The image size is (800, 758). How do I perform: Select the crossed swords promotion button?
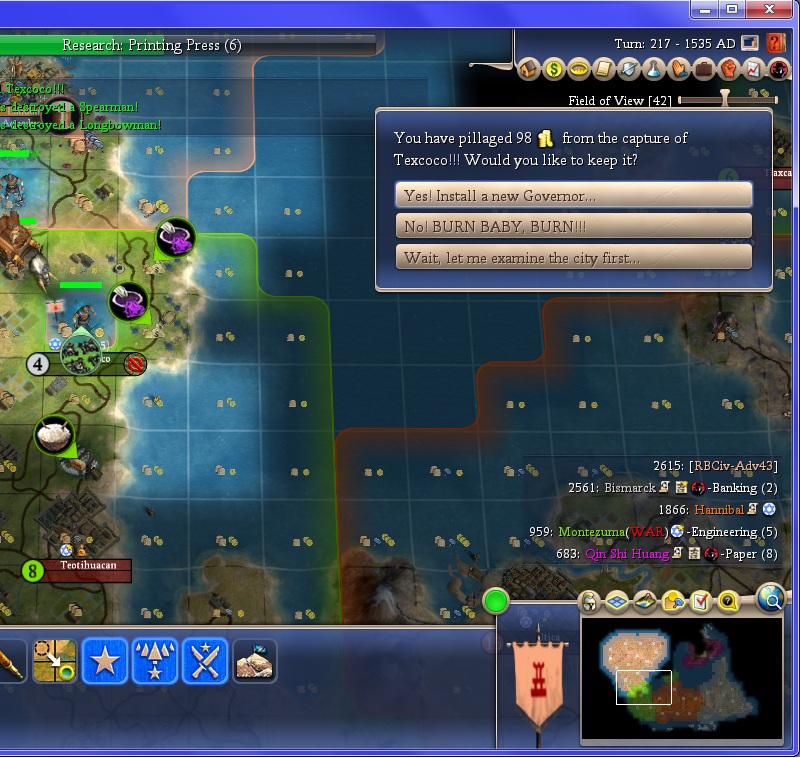coord(205,661)
